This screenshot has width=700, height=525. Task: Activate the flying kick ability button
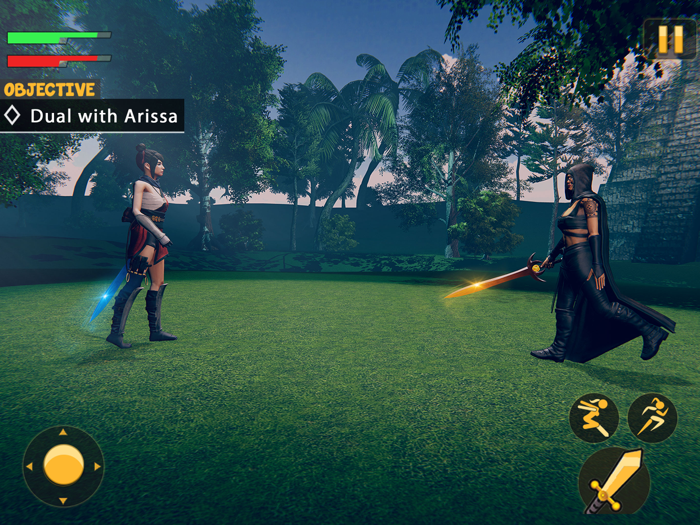594,418
